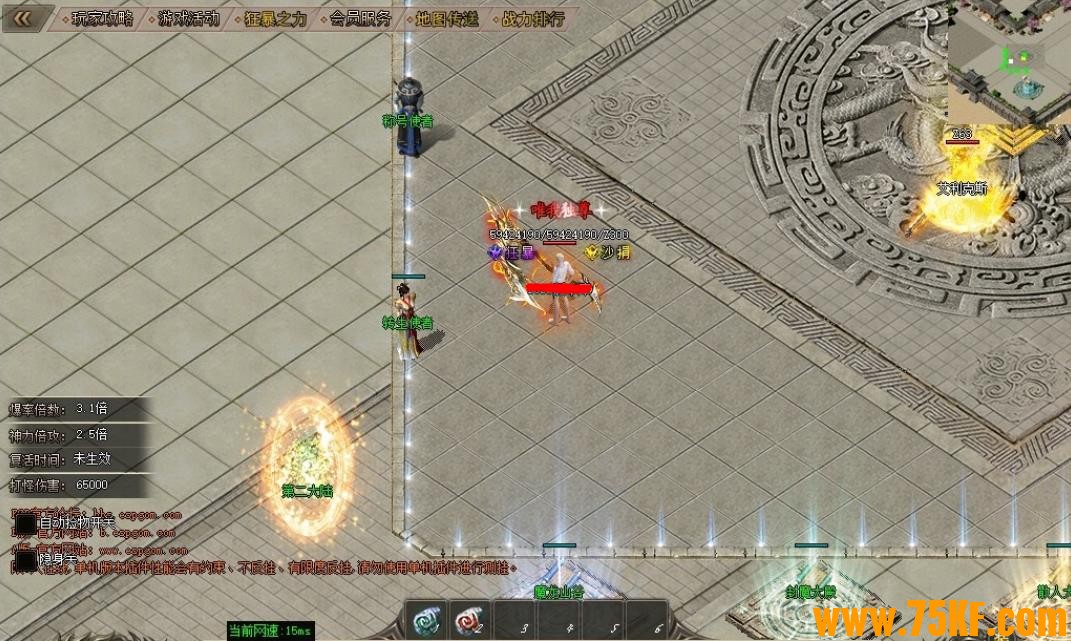Open the 会员服务 member services menu
The height and width of the screenshot is (641, 1071).
point(360,19)
